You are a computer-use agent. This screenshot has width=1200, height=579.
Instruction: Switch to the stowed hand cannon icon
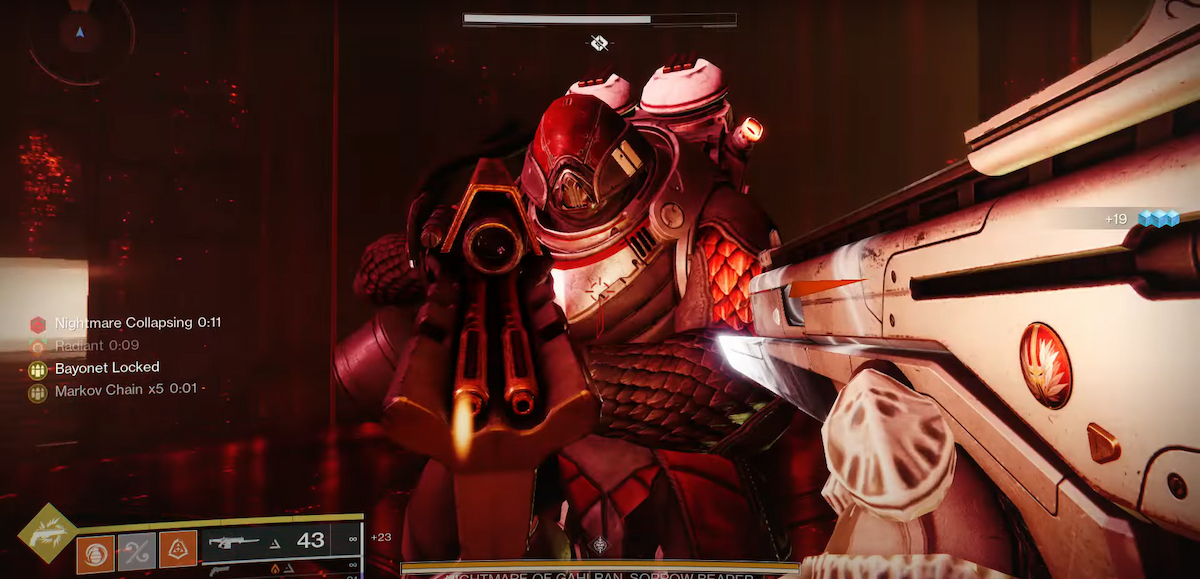coord(220,571)
